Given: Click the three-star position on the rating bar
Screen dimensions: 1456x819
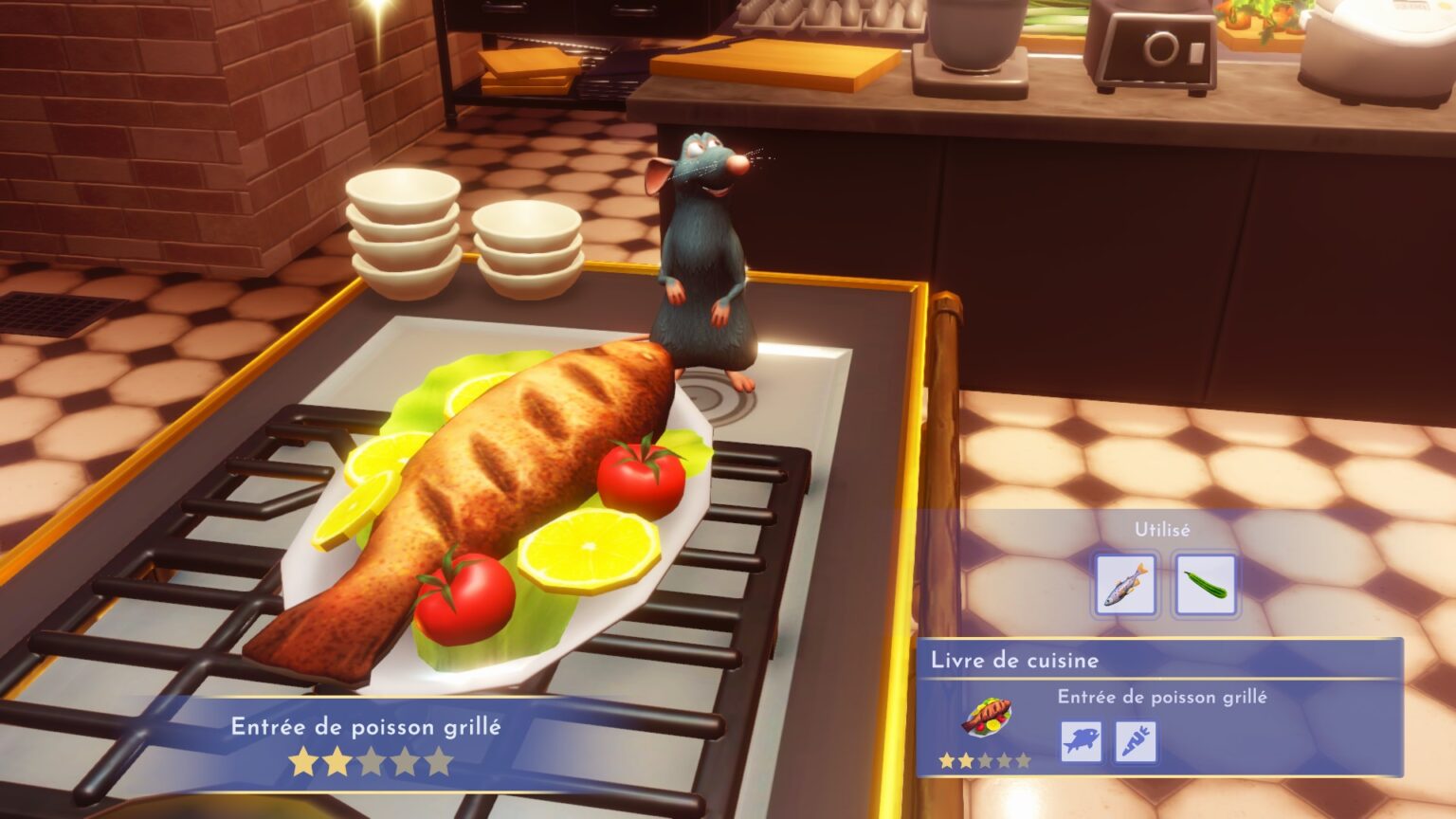Looking at the screenshot, I should (370, 758).
